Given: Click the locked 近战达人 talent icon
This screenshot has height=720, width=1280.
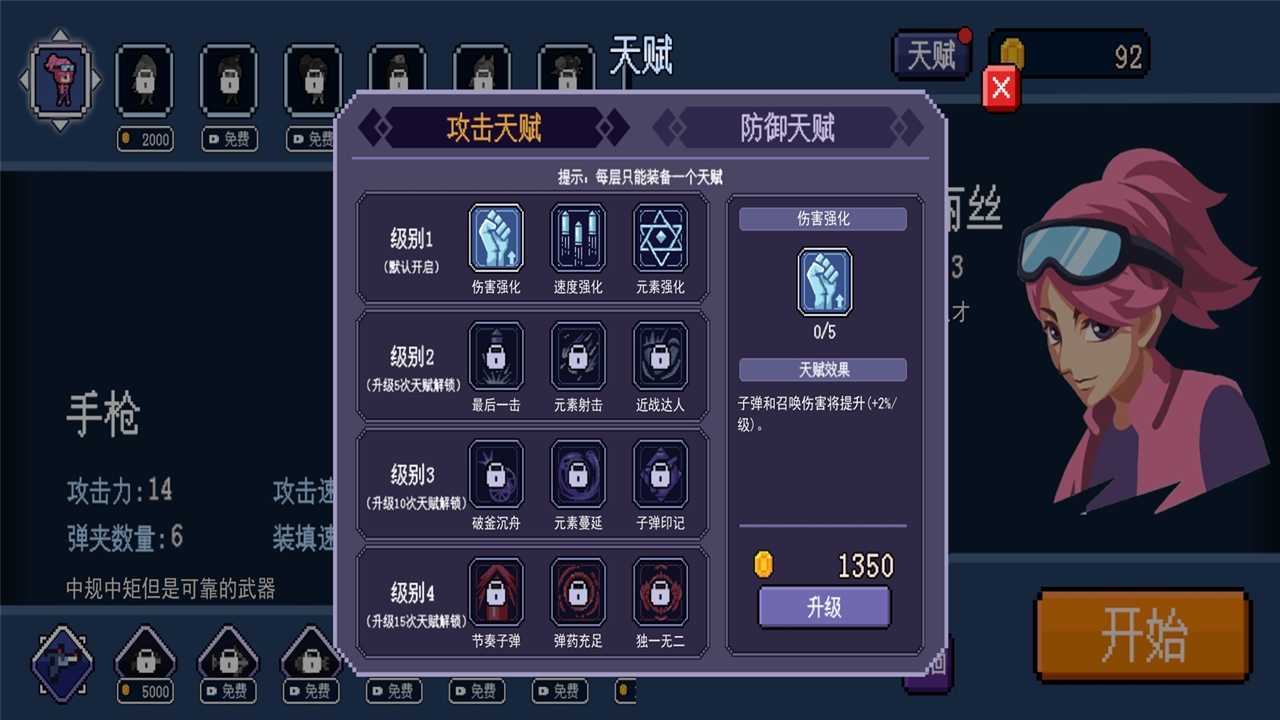Looking at the screenshot, I should pos(660,358).
